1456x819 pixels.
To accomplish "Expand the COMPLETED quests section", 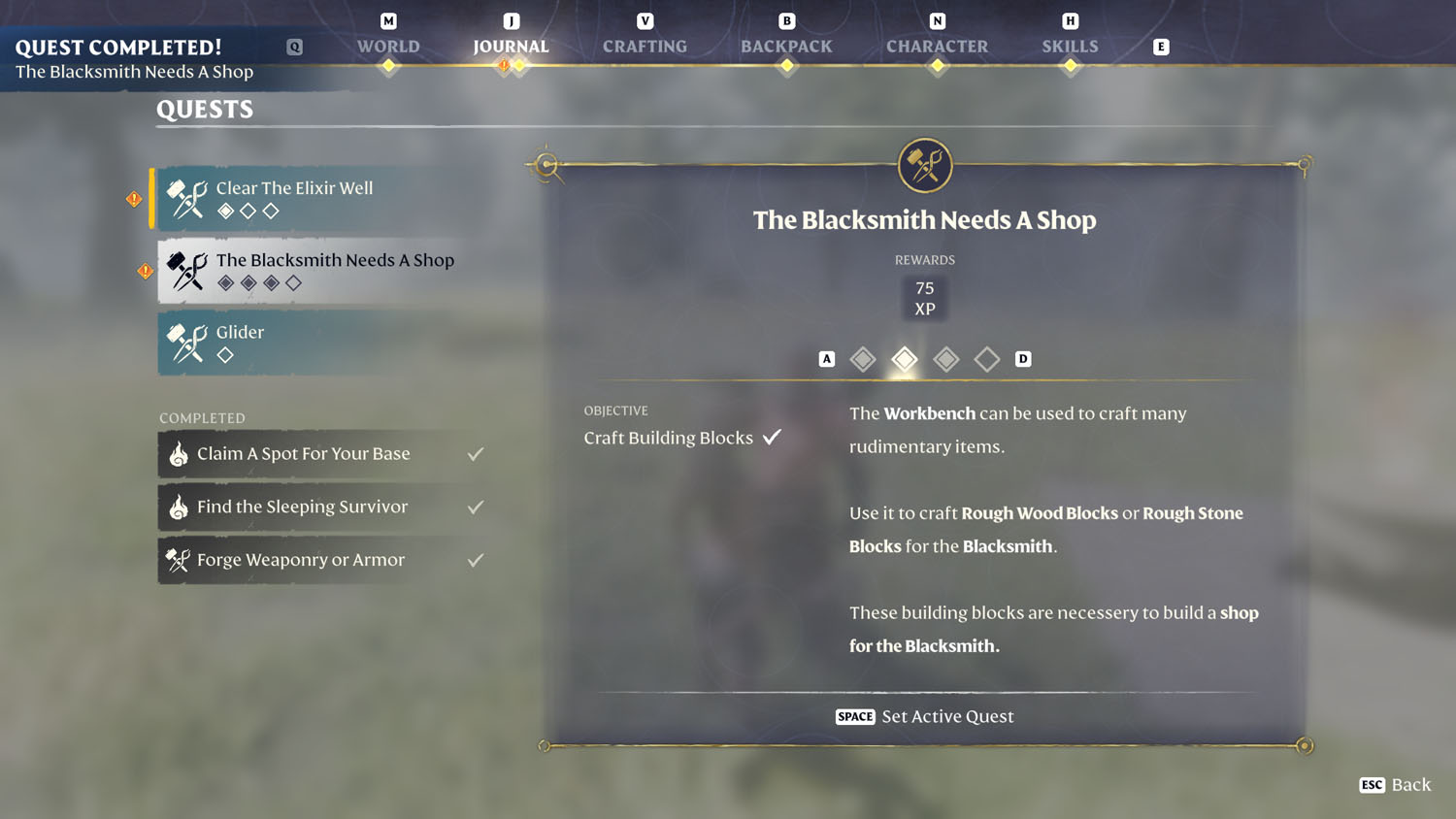I will 202,417.
